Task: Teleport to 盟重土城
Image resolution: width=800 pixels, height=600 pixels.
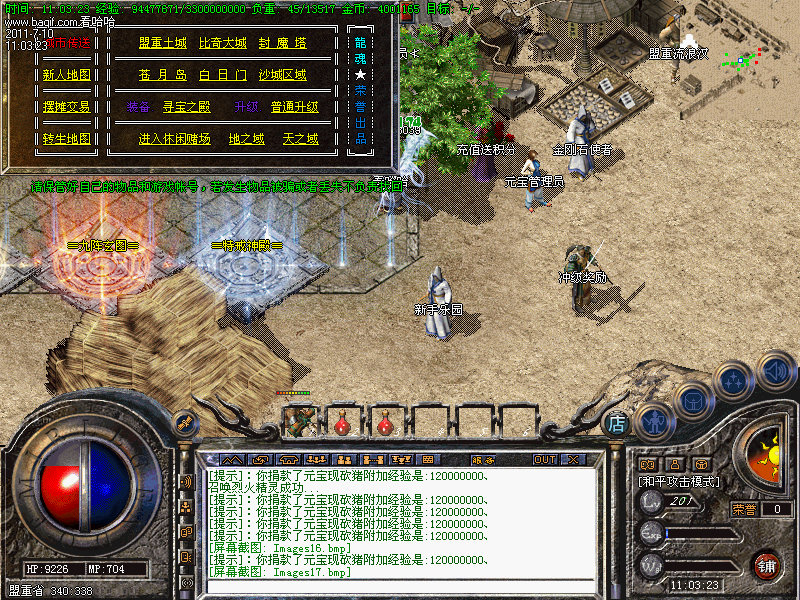Action: click(x=163, y=44)
